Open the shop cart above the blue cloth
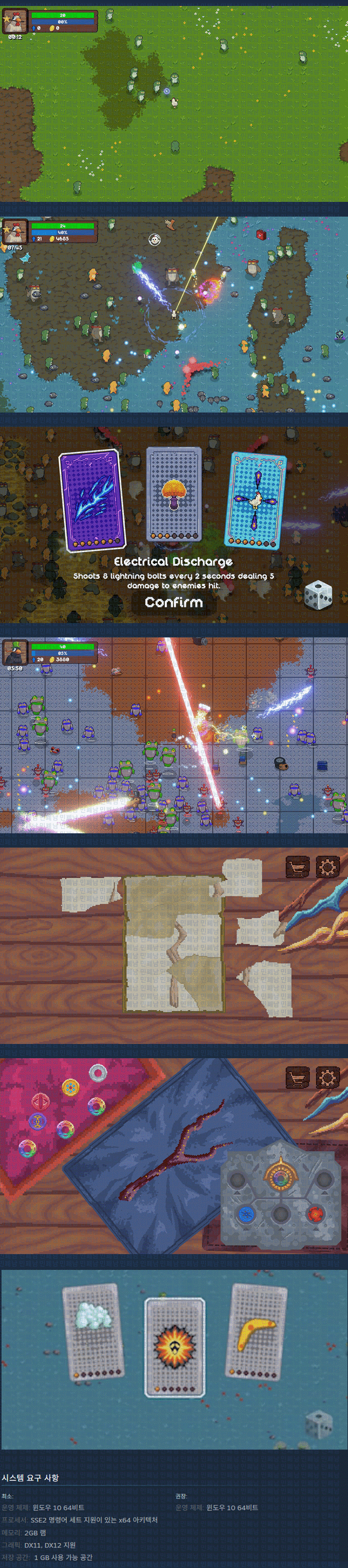348x1568 pixels. click(x=297, y=1078)
